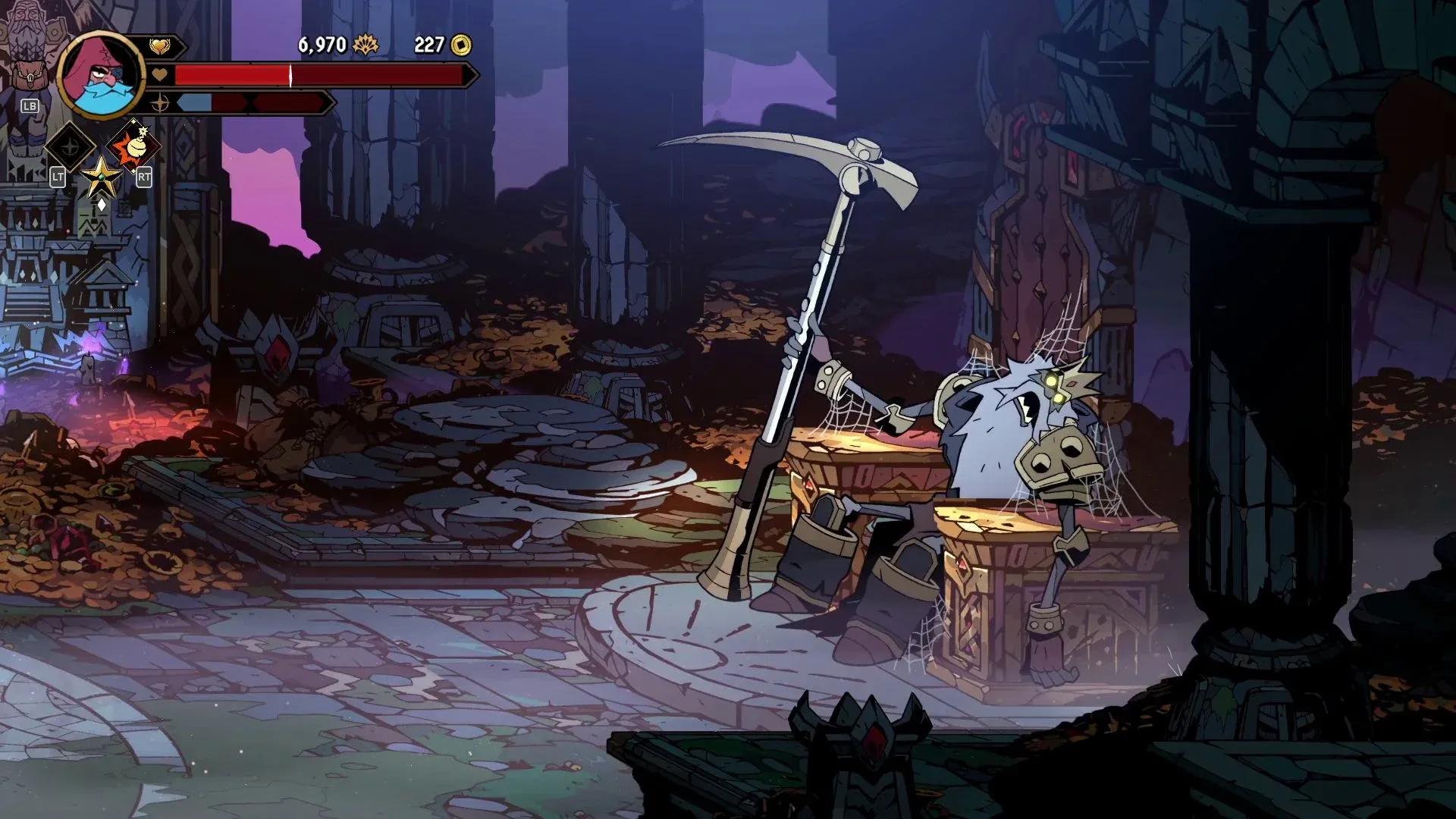The height and width of the screenshot is (819, 1456).
Task: Click the LB satchel inventory icon
Action: [32, 74]
